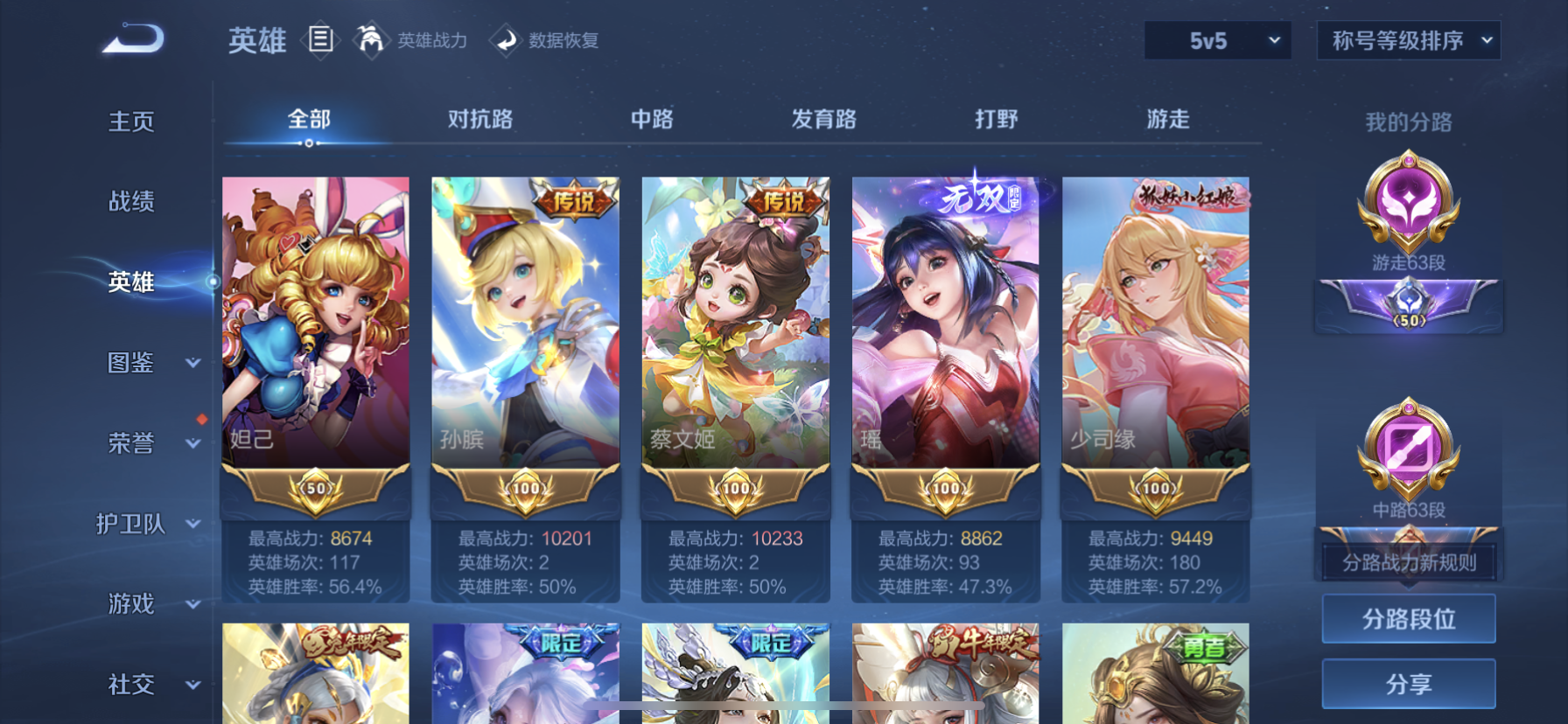Image resolution: width=1568 pixels, height=724 pixels.
Task: Click the 分享 share button
Action: (1408, 684)
